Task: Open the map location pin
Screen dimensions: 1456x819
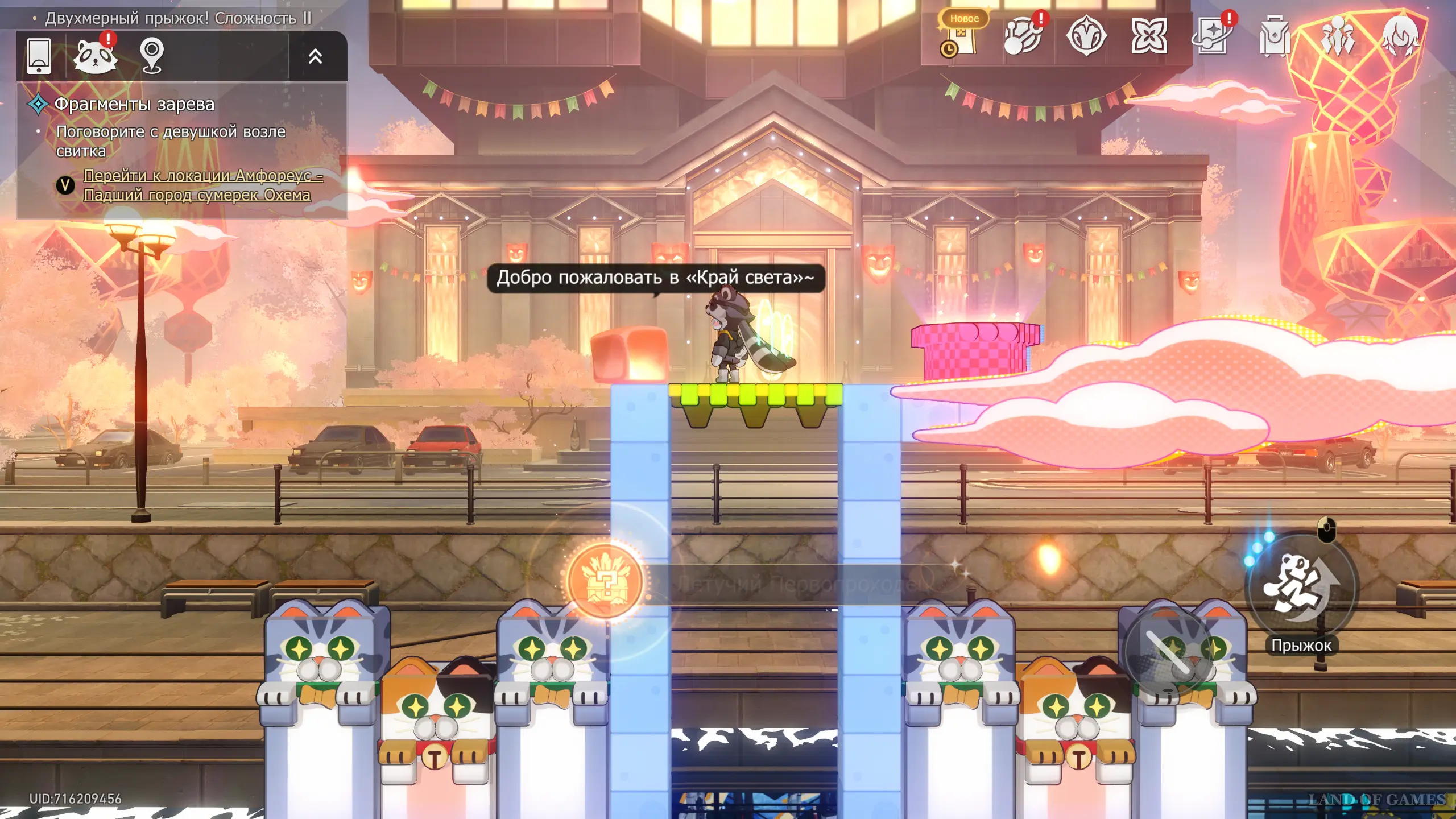Action: [152, 56]
